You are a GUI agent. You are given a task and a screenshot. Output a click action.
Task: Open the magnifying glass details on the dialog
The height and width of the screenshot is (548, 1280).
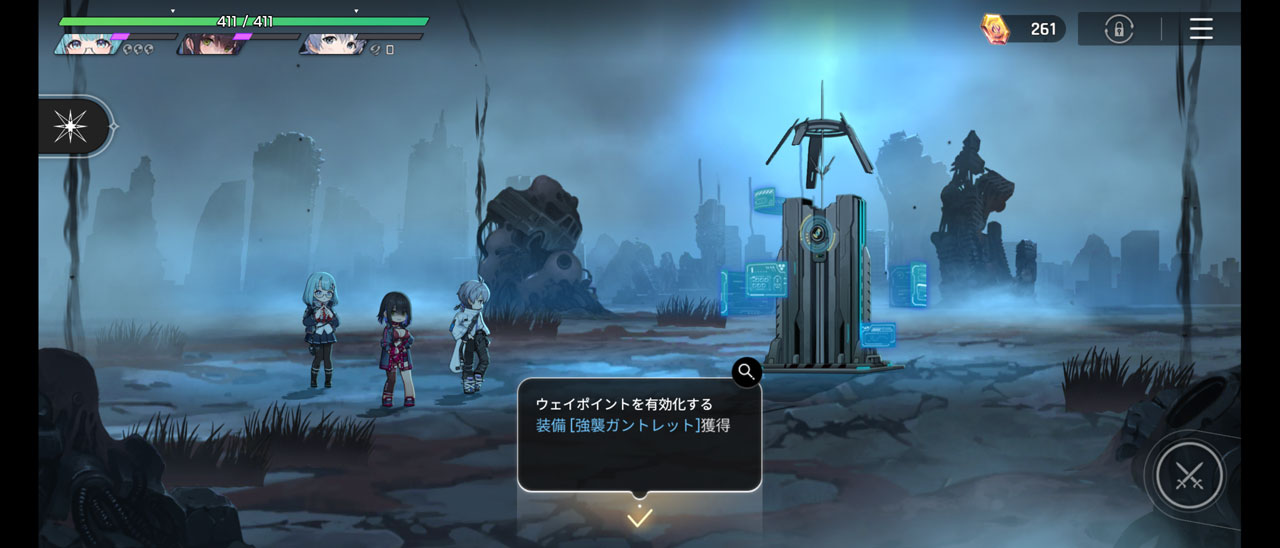click(746, 372)
